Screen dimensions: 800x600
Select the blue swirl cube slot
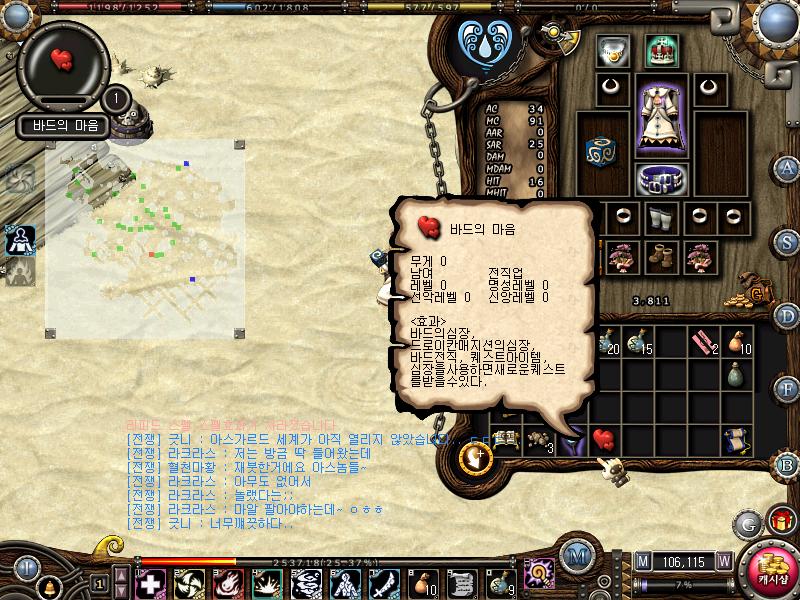point(602,149)
